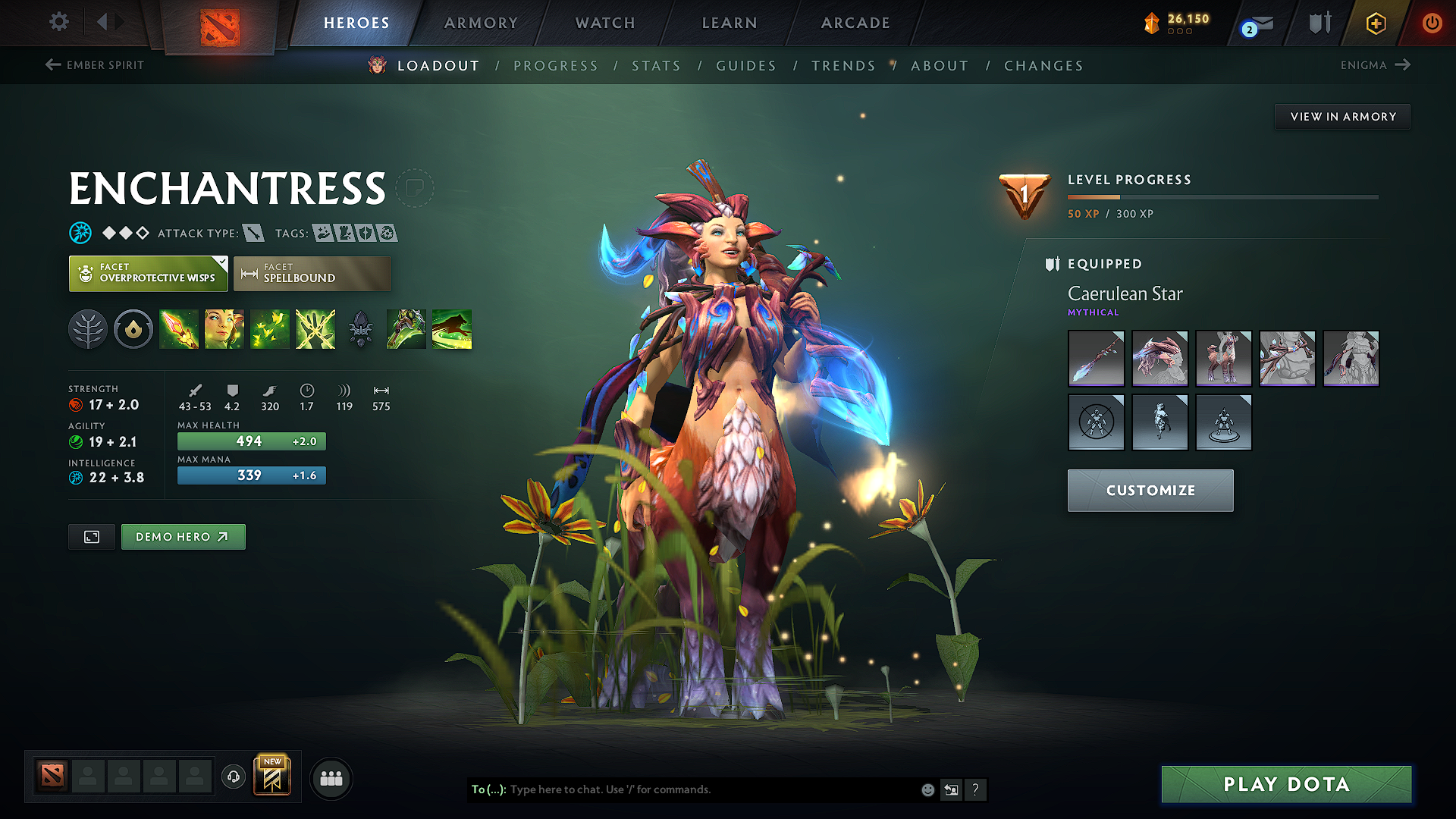
Task: Open the voice chat headset icon
Action: [x=233, y=777]
